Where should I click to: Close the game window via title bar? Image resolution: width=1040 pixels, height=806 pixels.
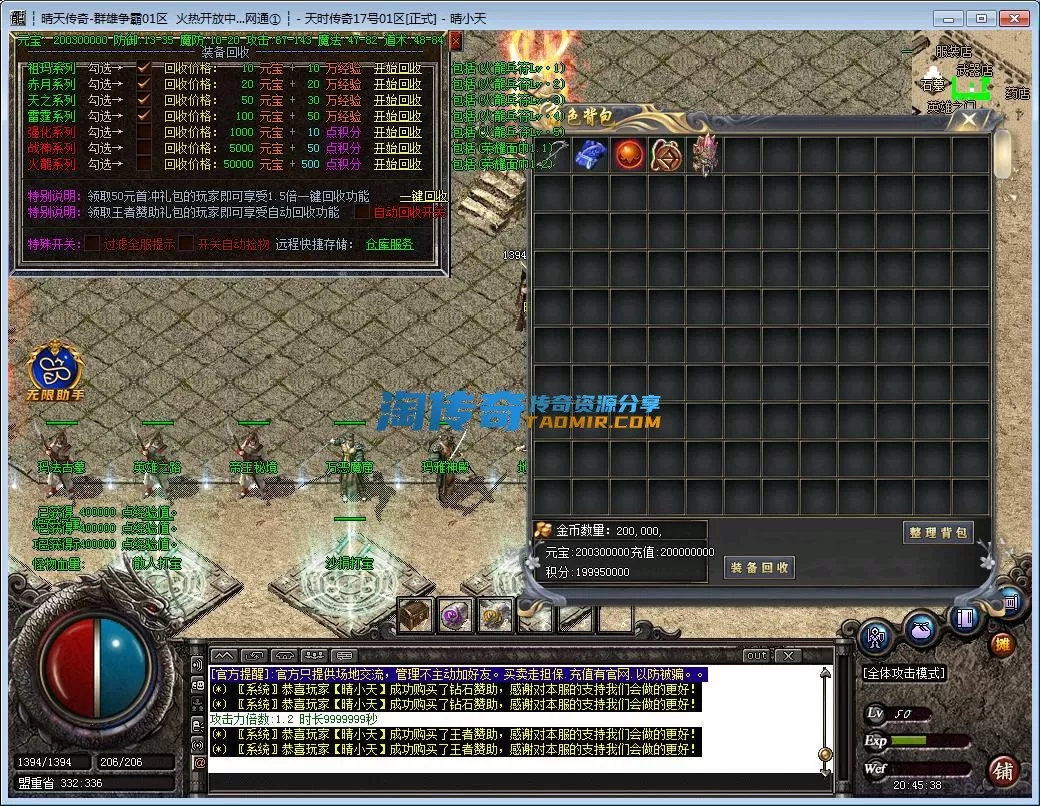(x=1013, y=18)
